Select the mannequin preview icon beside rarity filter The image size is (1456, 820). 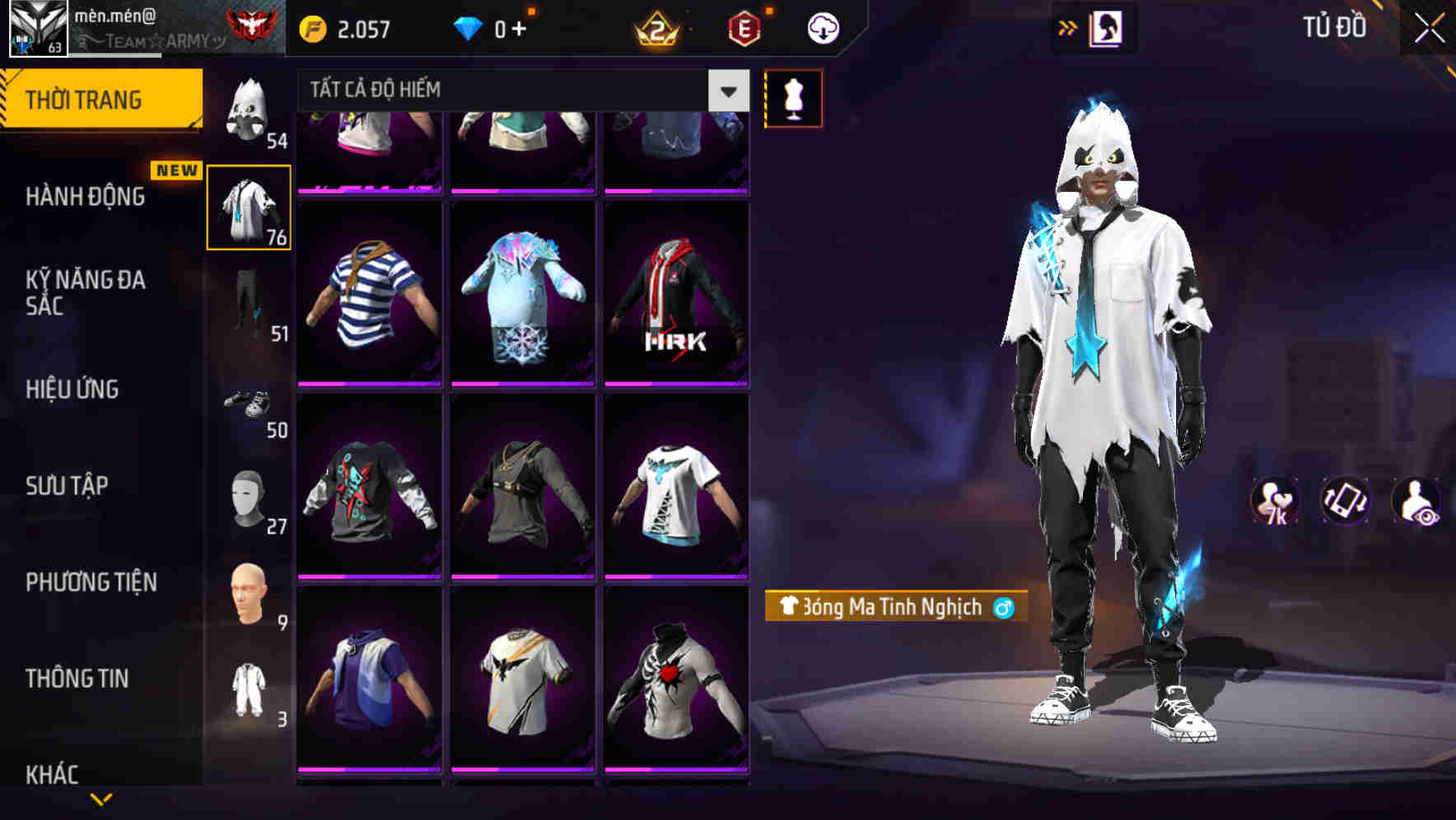pyautogui.click(x=793, y=97)
